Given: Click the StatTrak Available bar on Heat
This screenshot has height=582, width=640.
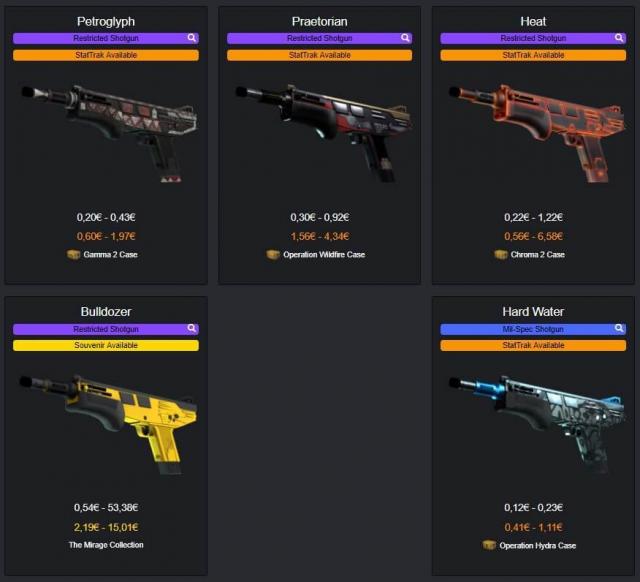Looking at the screenshot, I should (533, 55).
